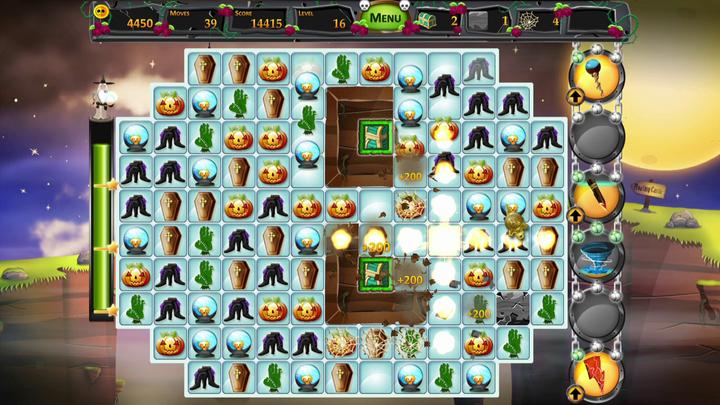720x405 pixels.
Task: Open the green Menu button
Action: coord(386,18)
